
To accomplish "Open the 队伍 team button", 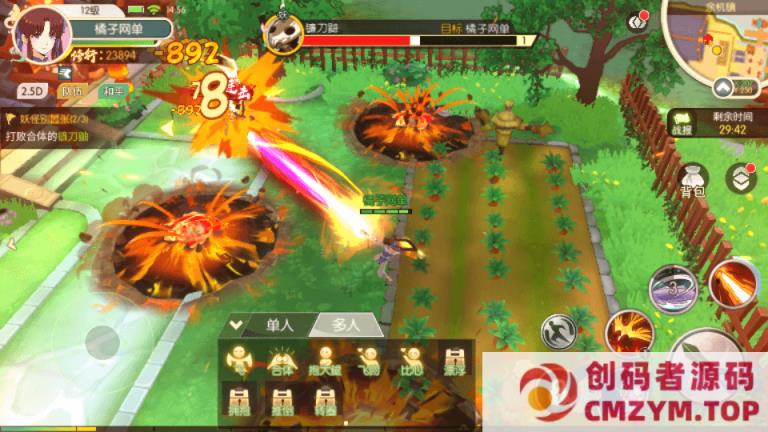I will pos(72,91).
